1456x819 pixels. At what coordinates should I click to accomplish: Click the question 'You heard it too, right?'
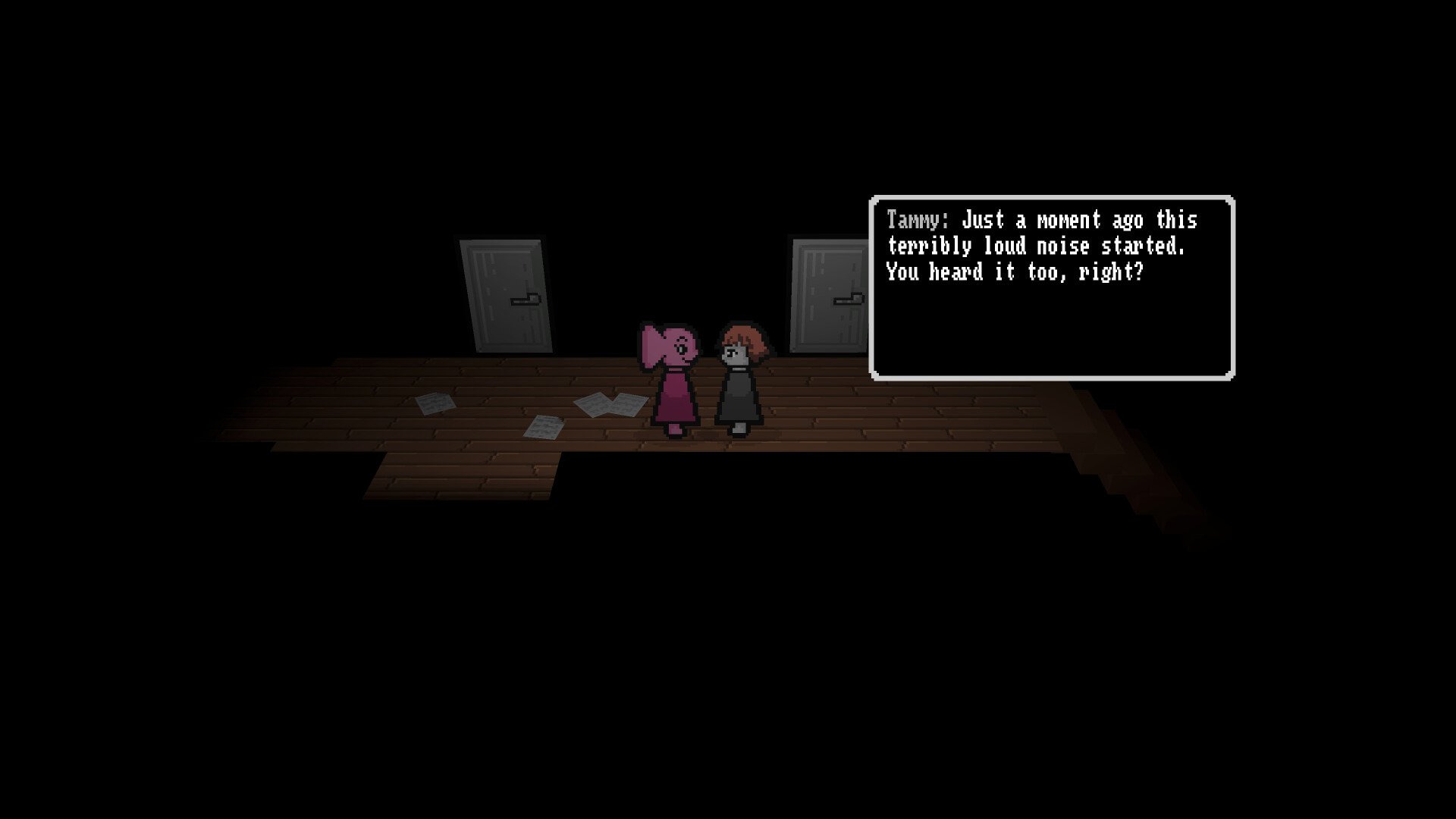pos(1016,273)
